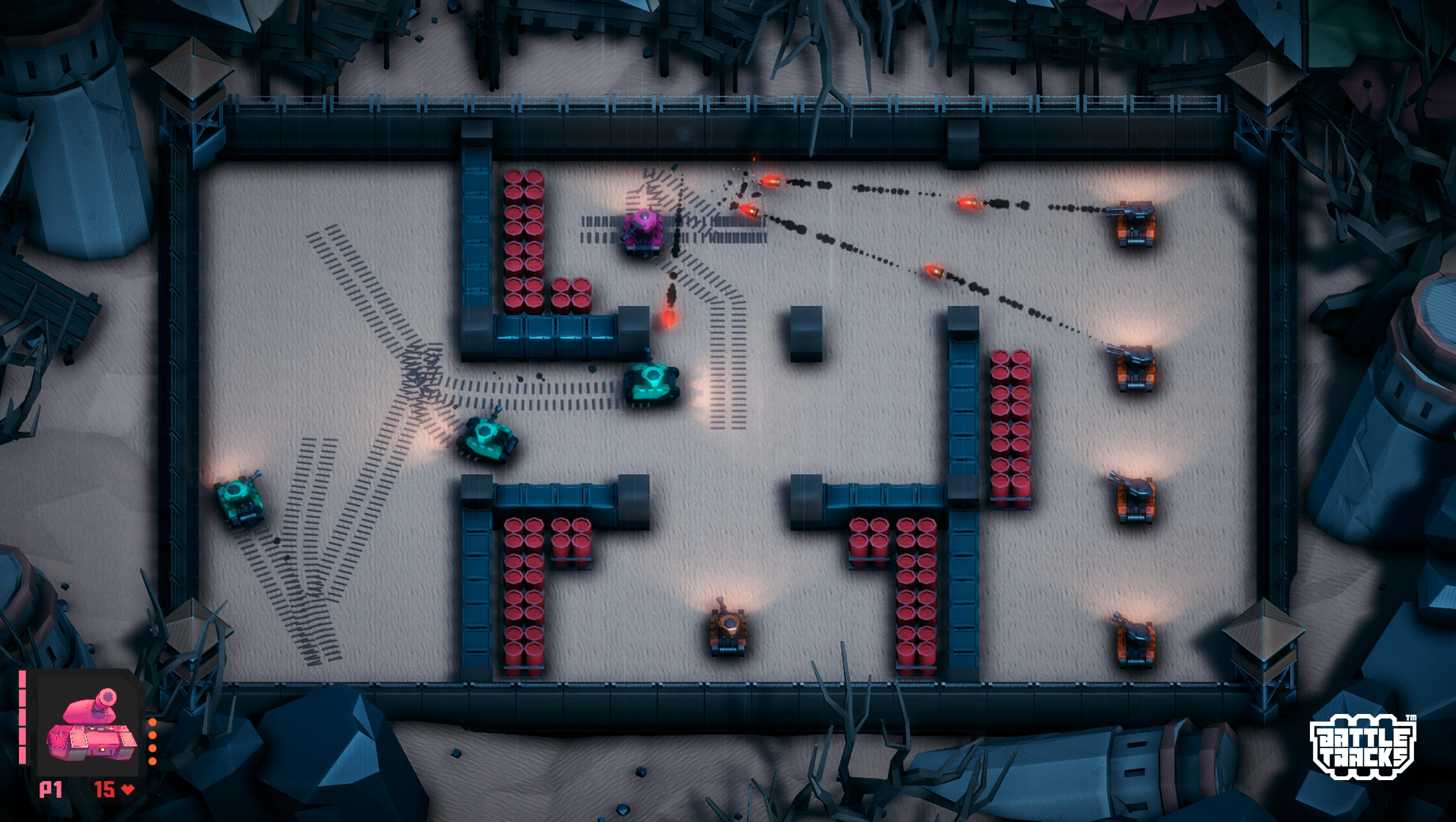Click the 15 lives counter
Image resolution: width=1456 pixels, height=822 pixels.
105,790
